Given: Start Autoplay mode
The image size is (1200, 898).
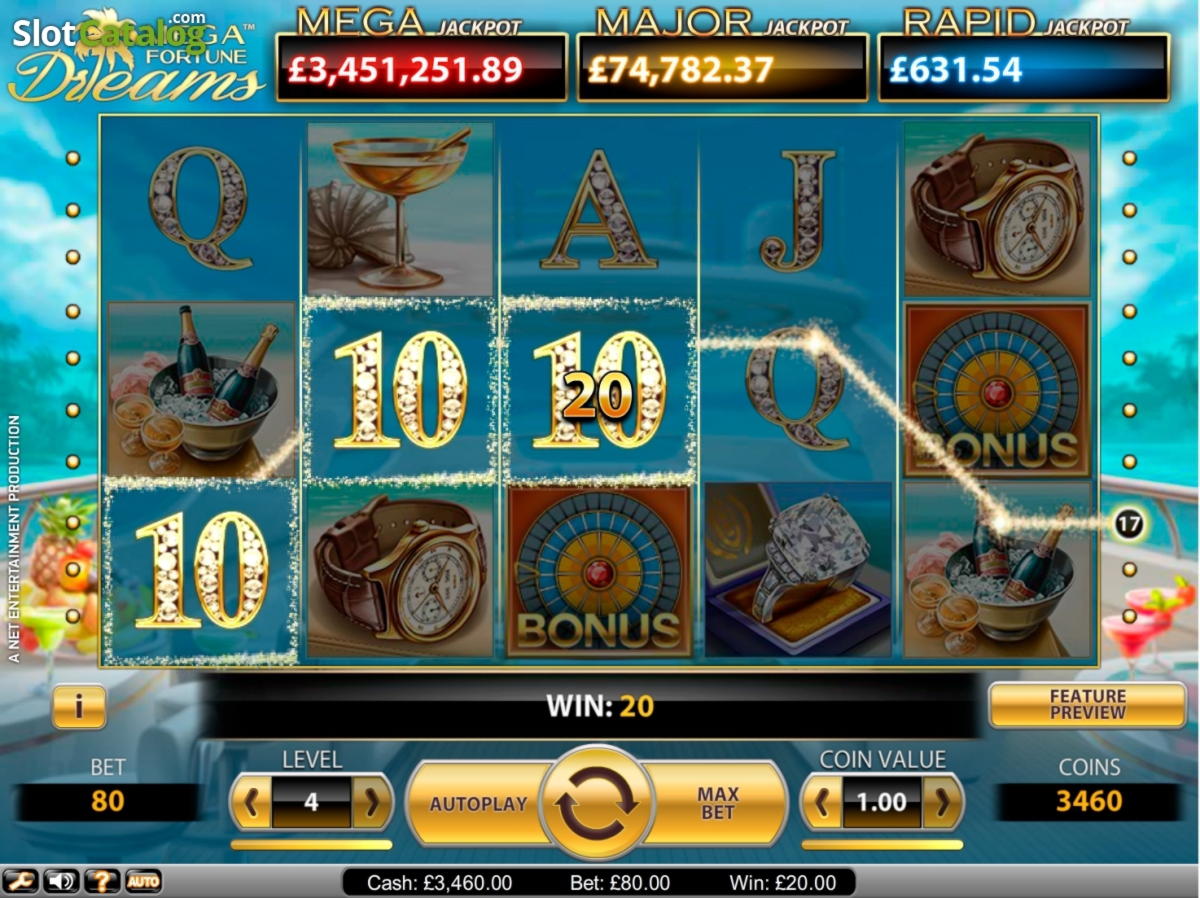Looking at the screenshot, I should coord(478,804).
